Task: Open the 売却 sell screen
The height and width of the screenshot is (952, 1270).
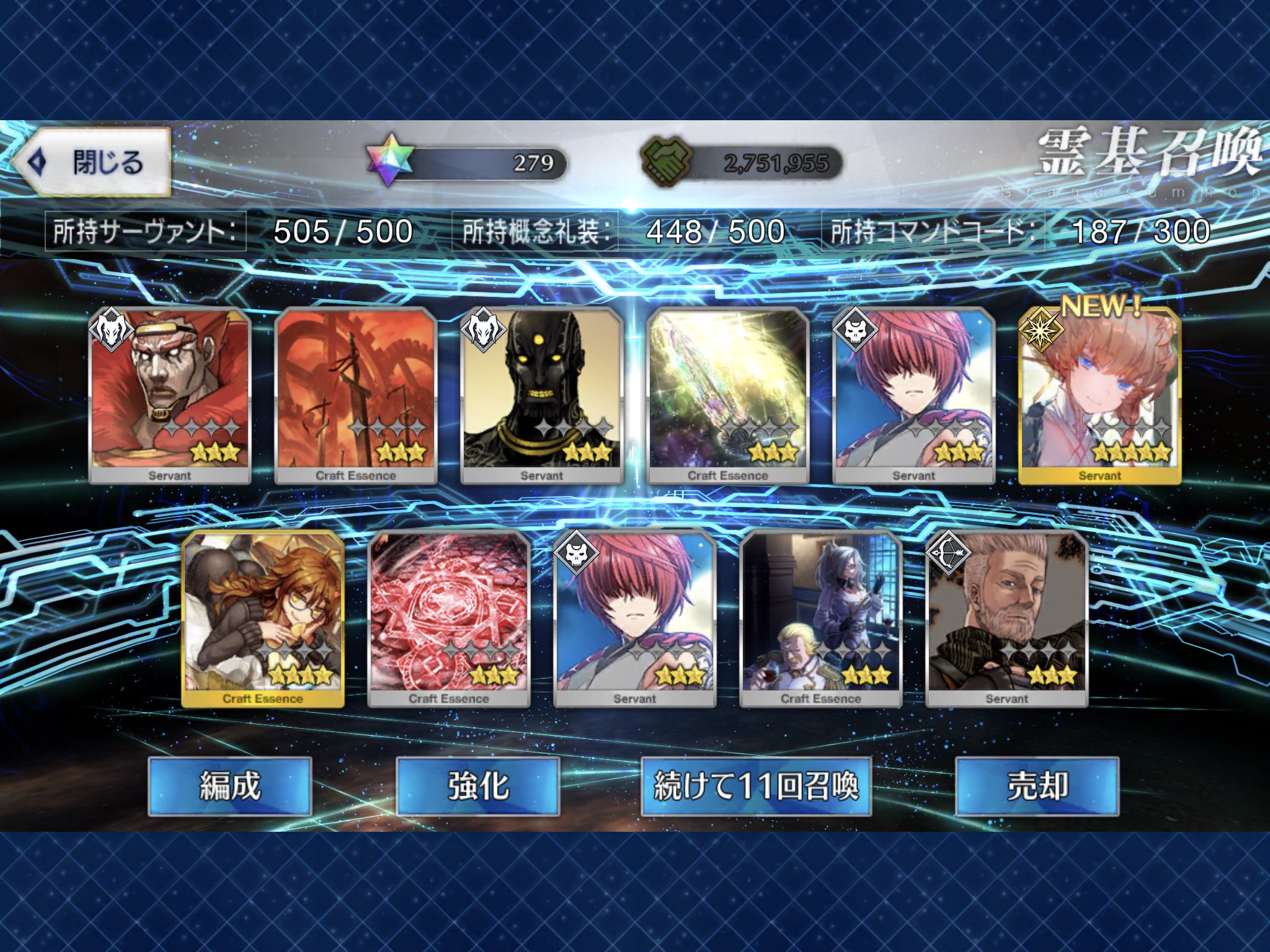Action: 1037,786
